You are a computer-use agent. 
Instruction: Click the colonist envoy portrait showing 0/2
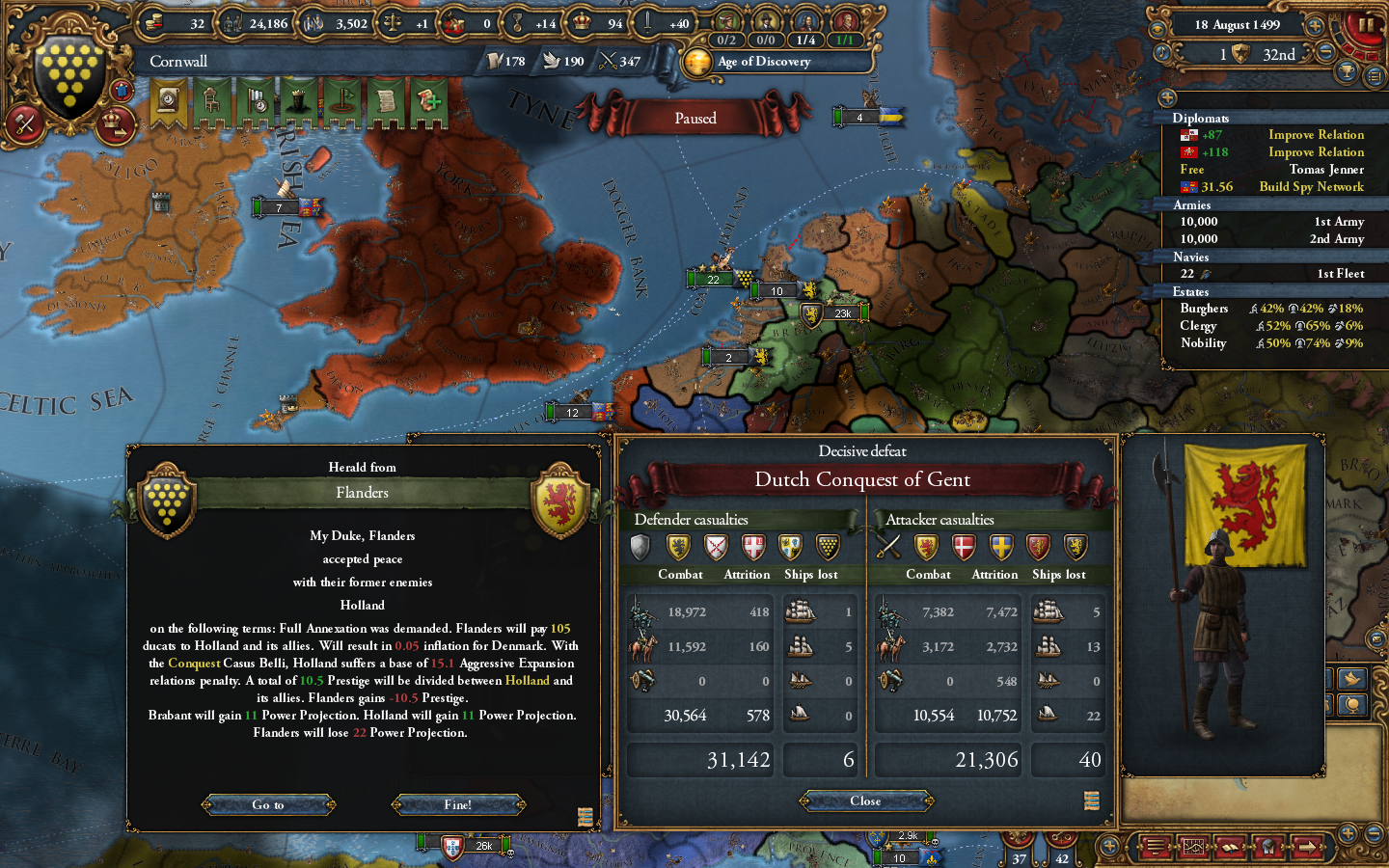tap(726, 19)
